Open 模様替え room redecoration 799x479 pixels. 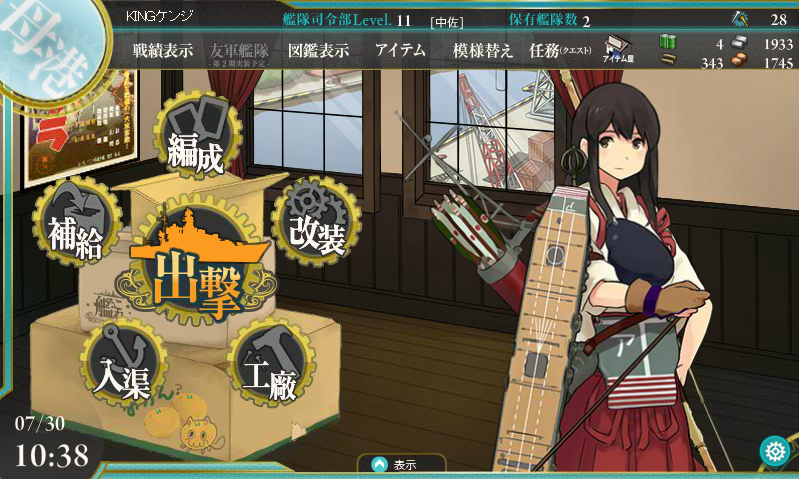point(483,51)
